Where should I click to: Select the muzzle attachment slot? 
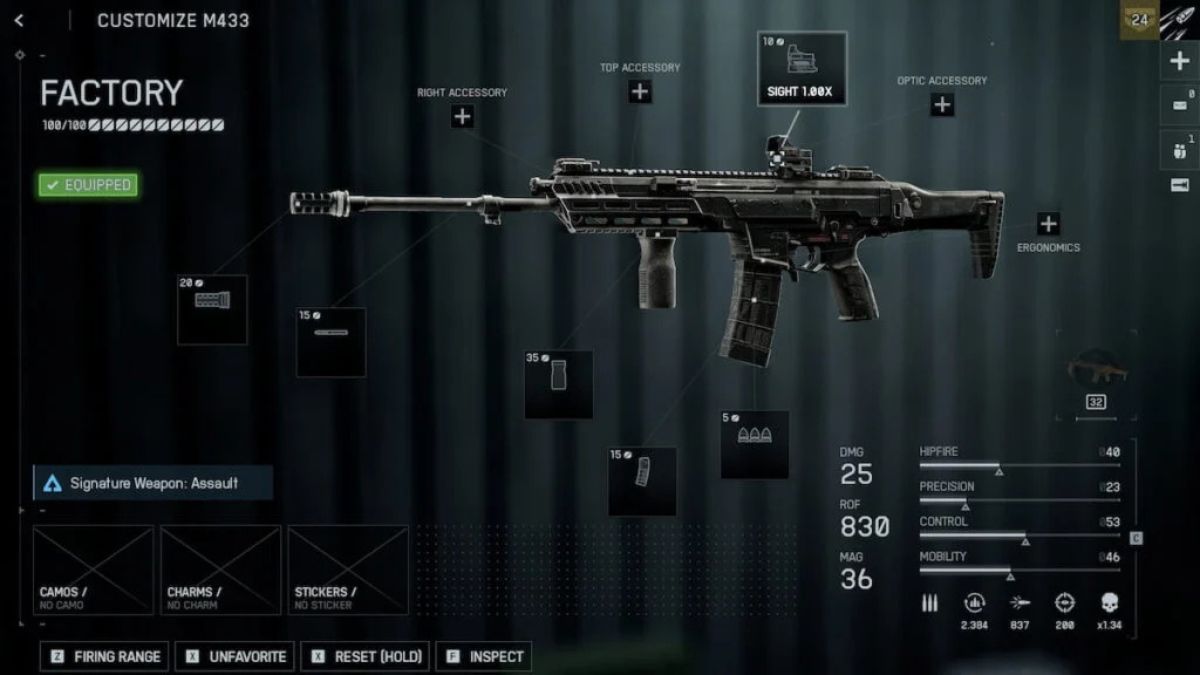coord(212,310)
